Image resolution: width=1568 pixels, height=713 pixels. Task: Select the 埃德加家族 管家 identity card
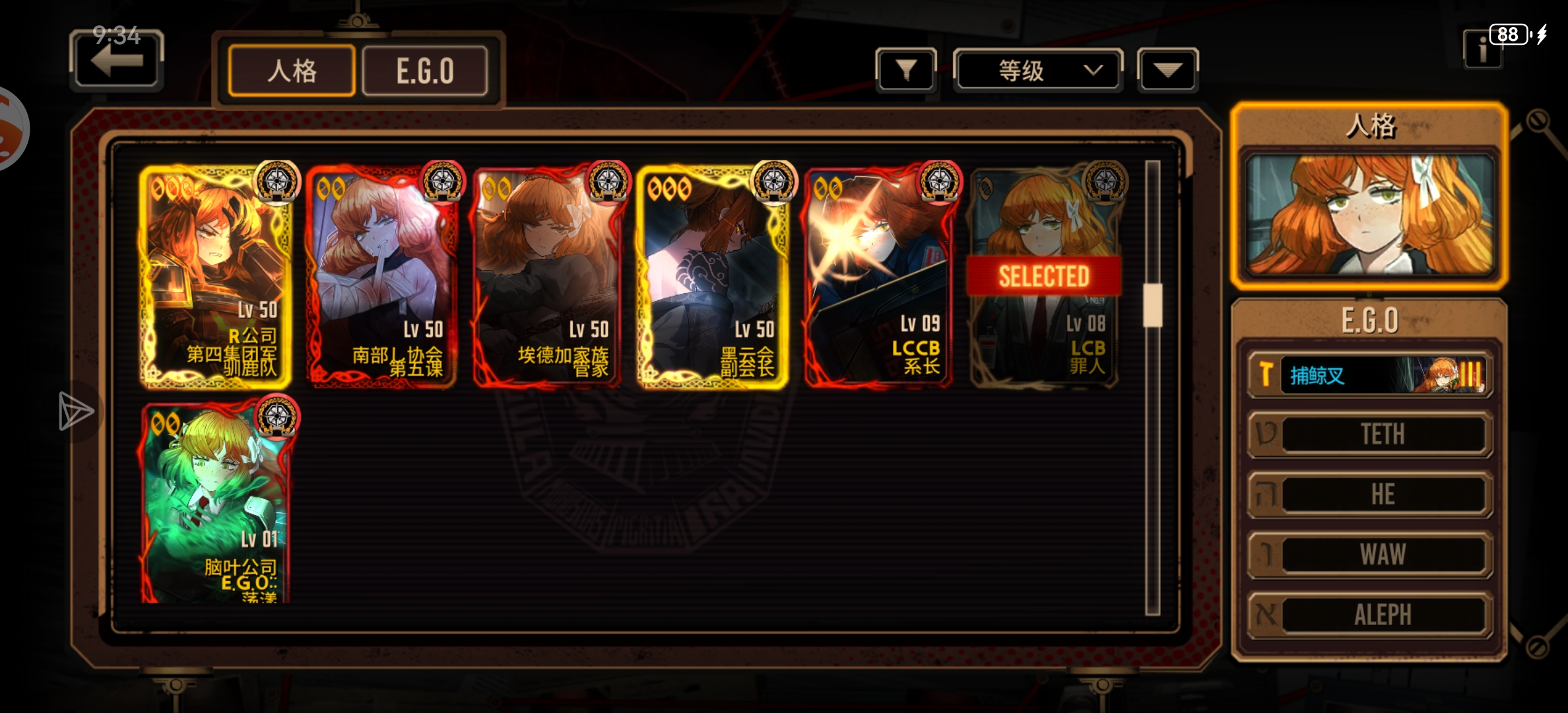coord(548,277)
